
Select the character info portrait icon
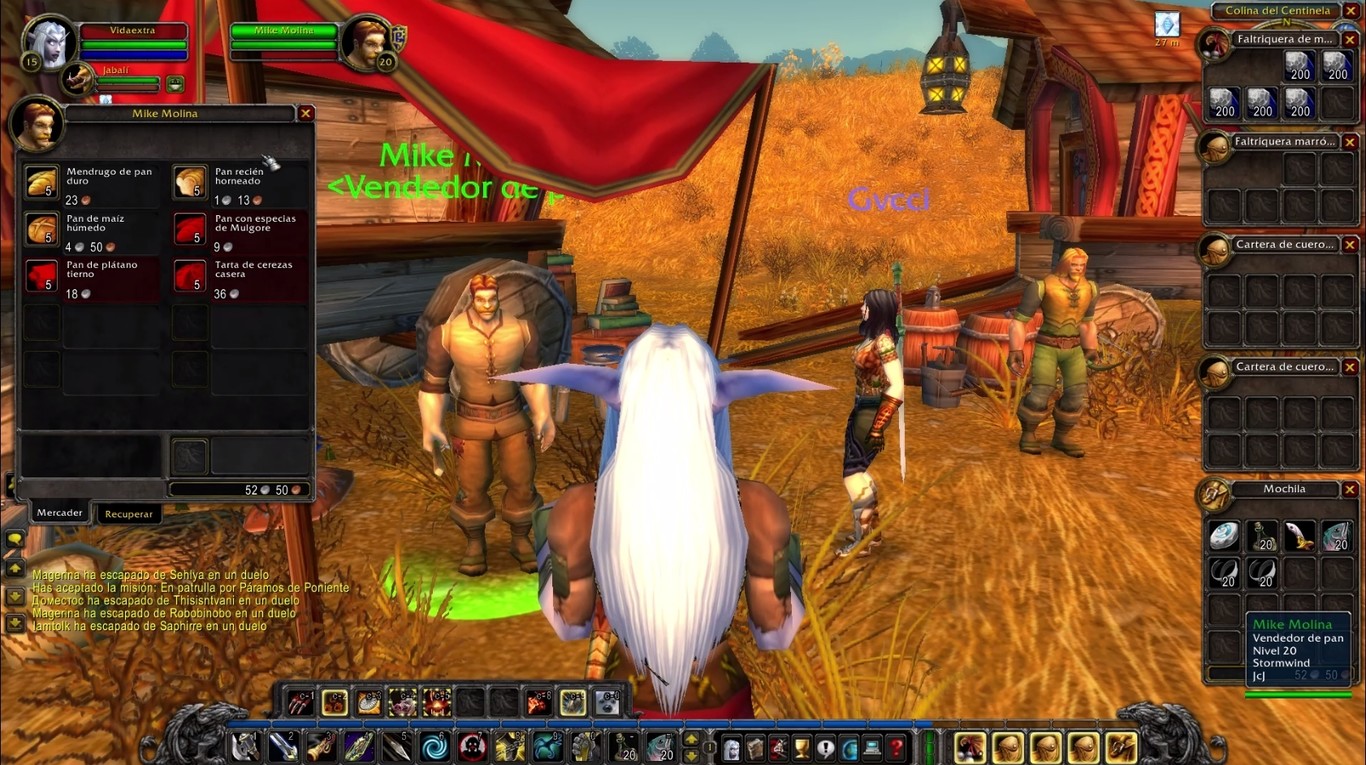(732, 744)
